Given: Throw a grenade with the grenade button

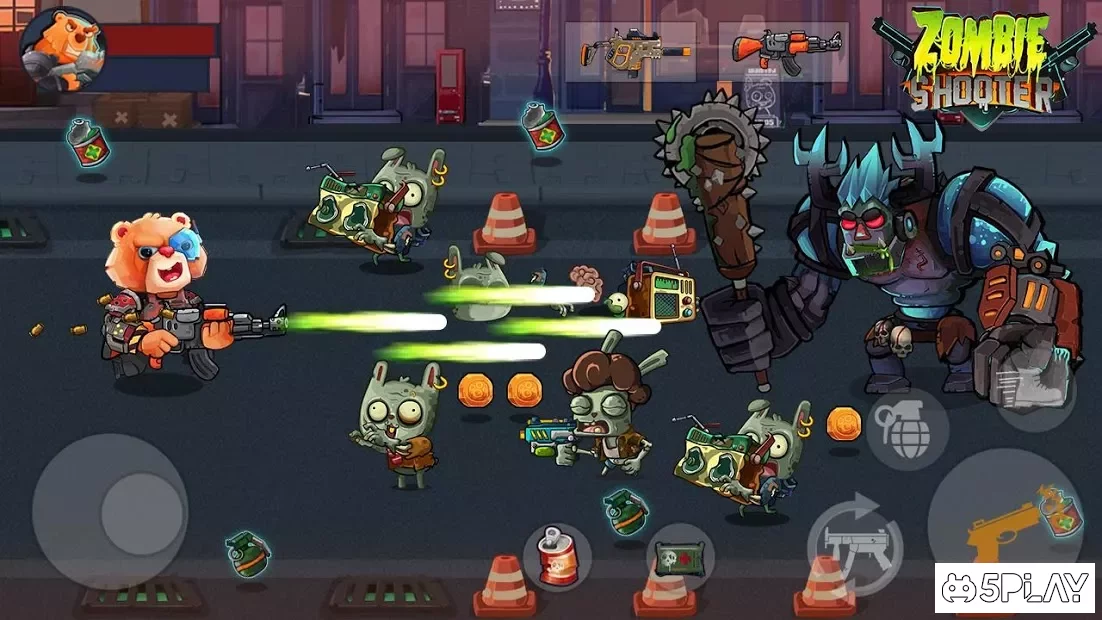Looking at the screenshot, I should pyautogui.click(x=907, y=429).
